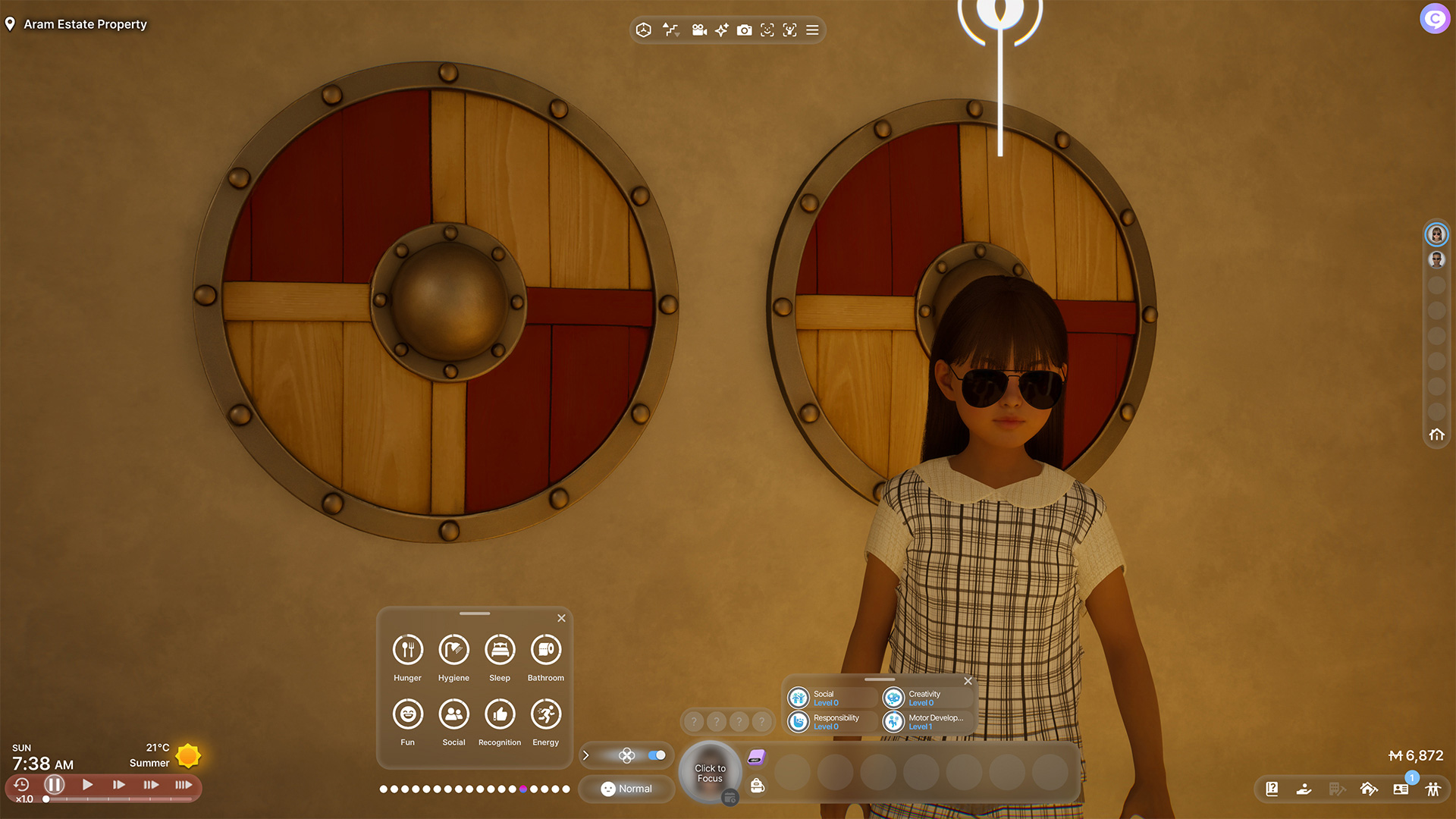
Task: Click the Normal mood indicator
Action: pyautogui.click(x=626, y=789)
